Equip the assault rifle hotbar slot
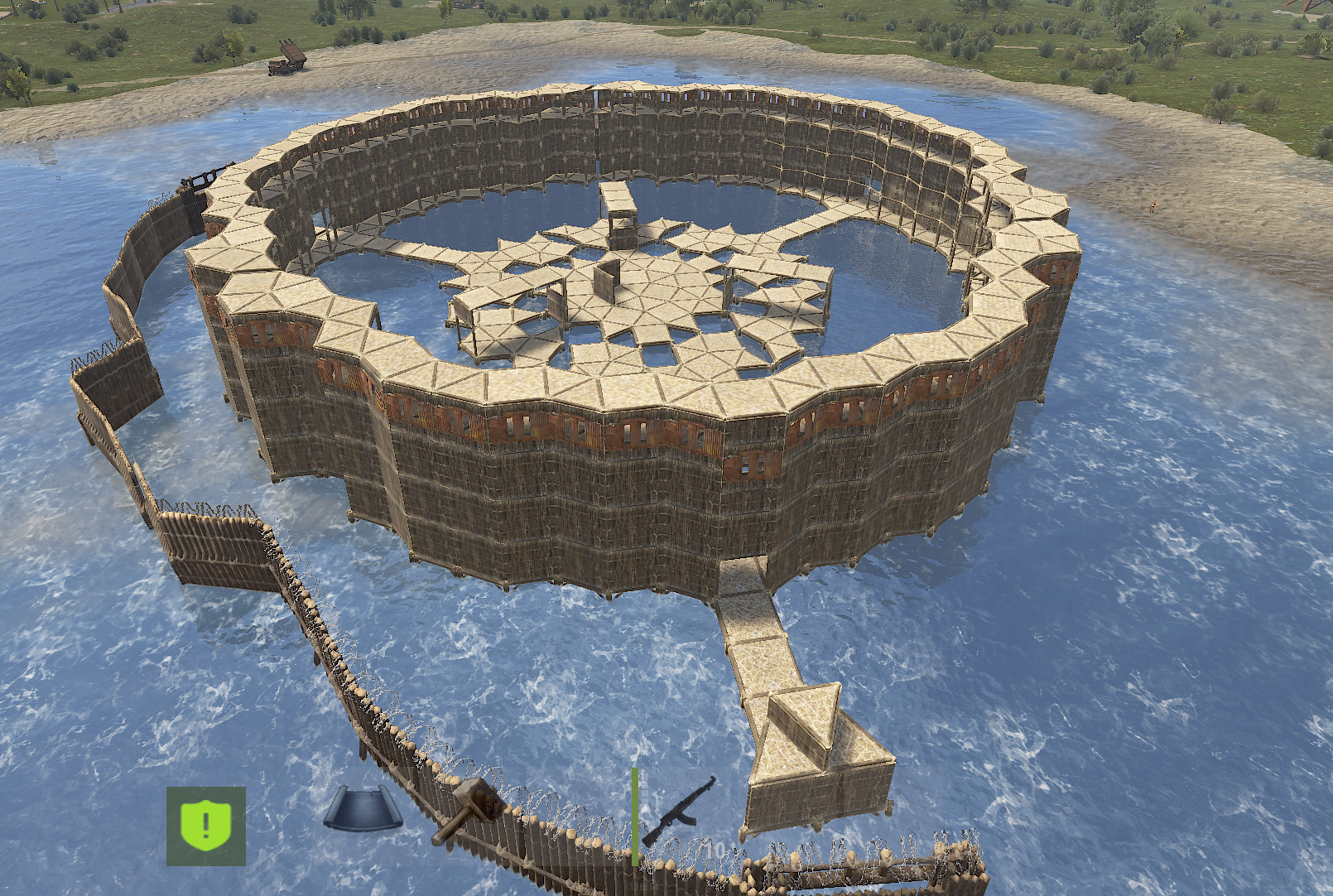 (x=679, y=812)
